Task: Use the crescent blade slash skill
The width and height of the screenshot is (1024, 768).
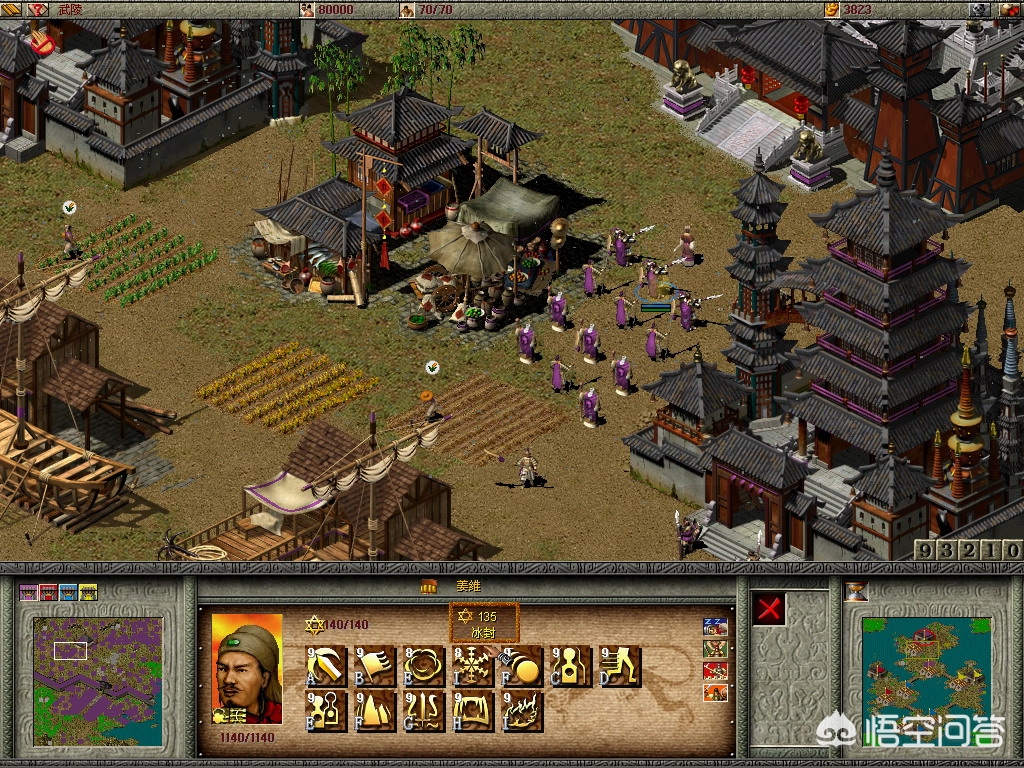Action: coord(325,666)
